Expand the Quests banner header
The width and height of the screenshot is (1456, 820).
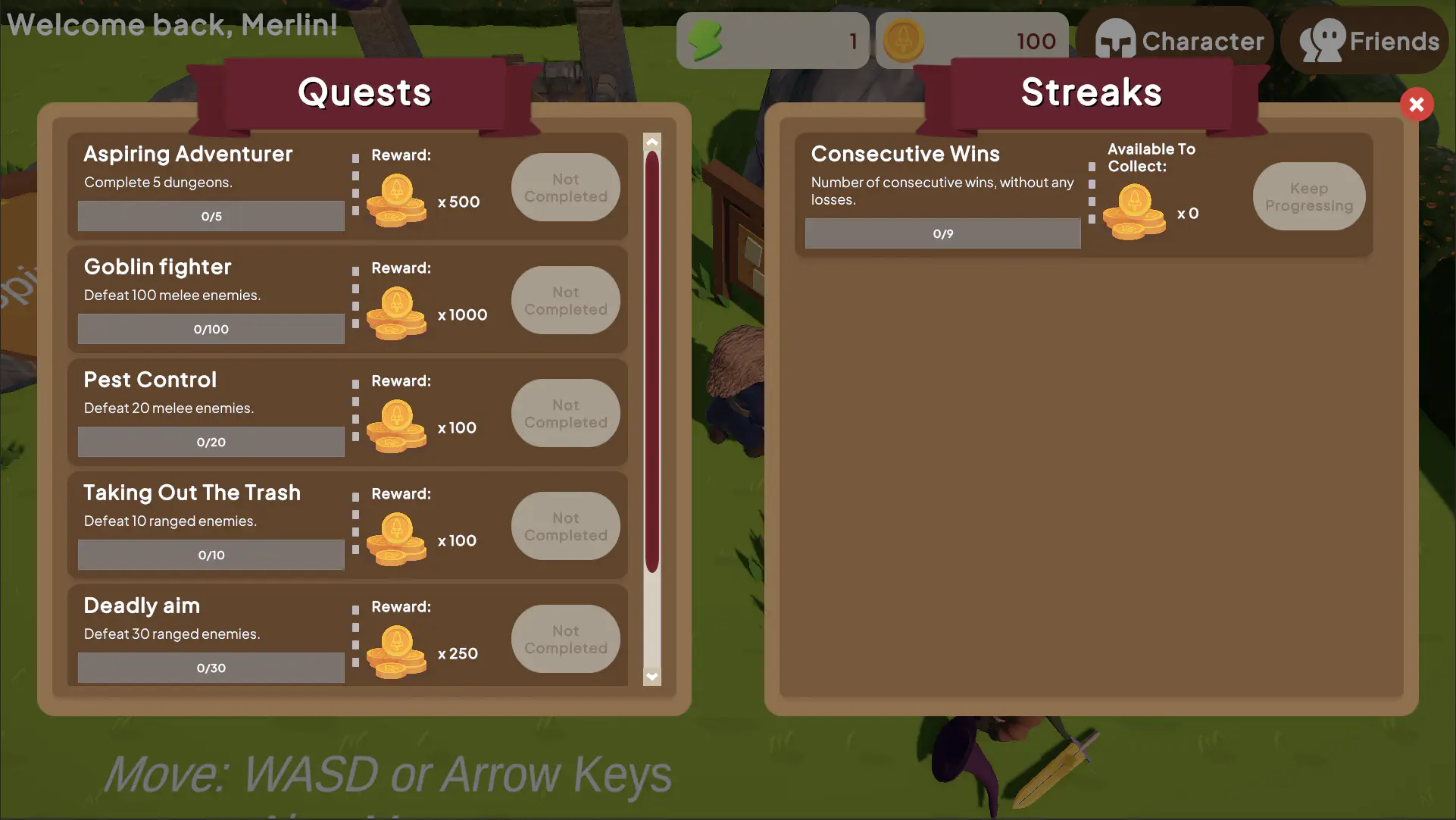364,91
